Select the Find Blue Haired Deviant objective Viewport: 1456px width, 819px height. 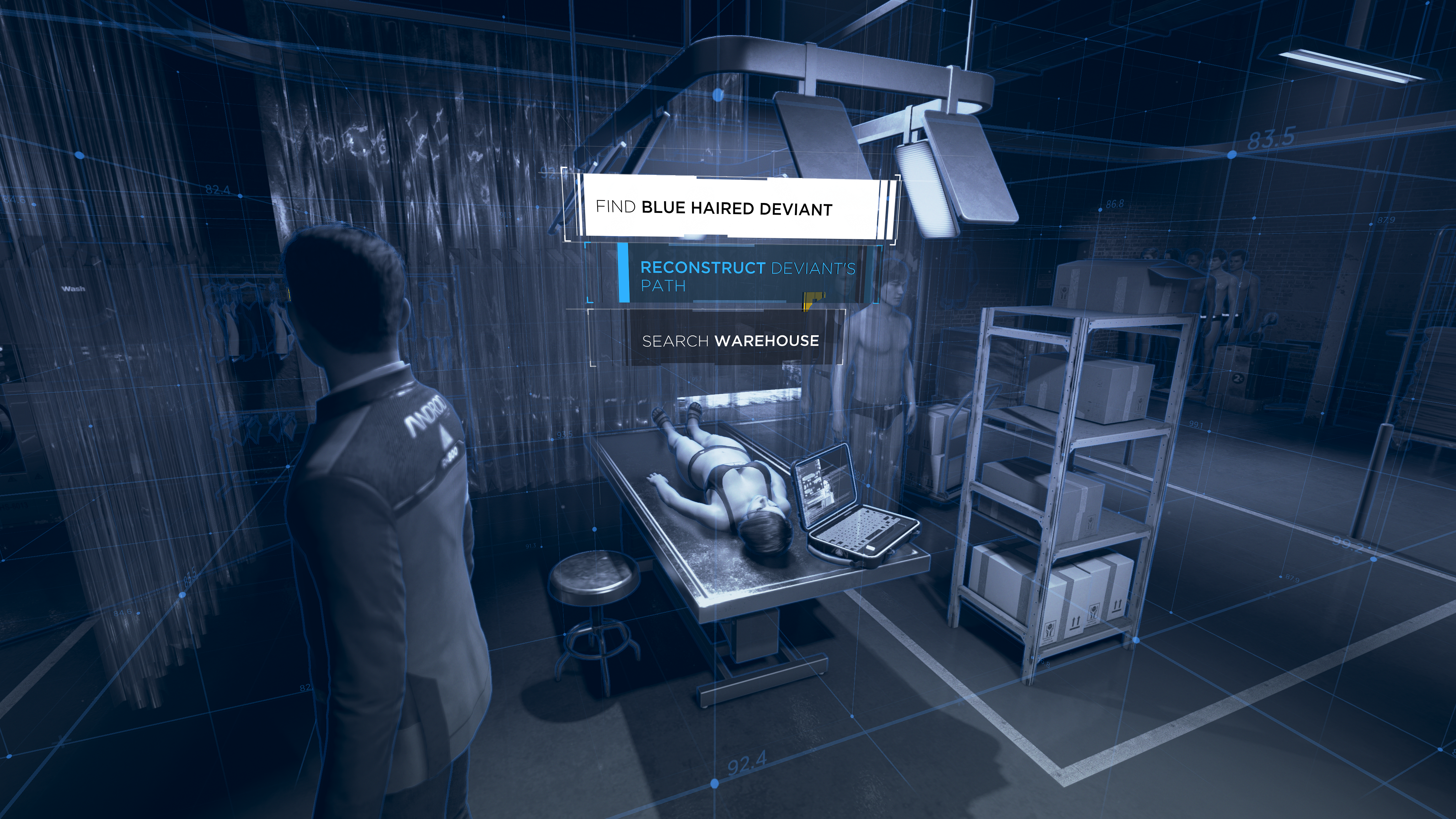click(713, 208)
